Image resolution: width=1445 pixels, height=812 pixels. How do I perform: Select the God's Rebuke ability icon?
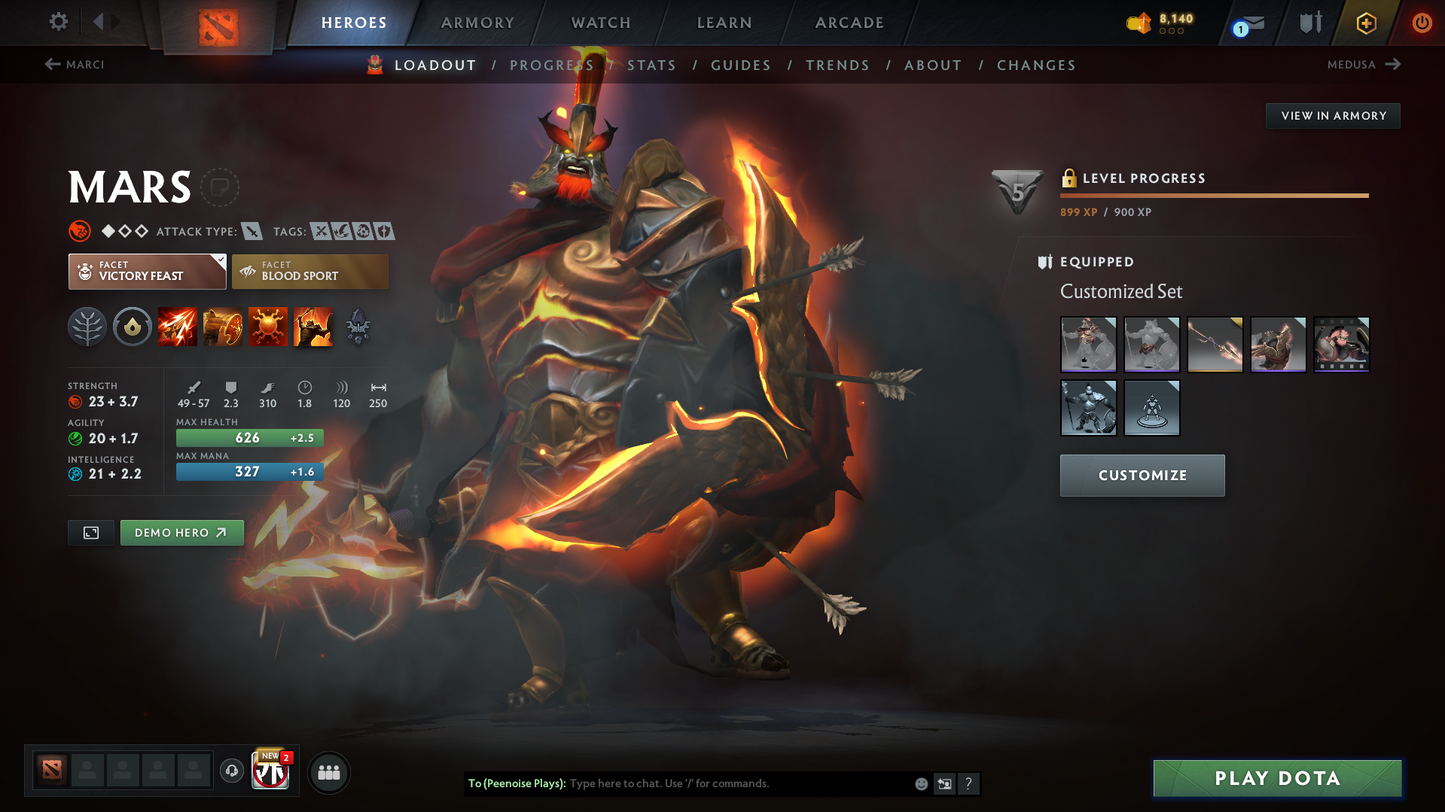coord(222,327)
